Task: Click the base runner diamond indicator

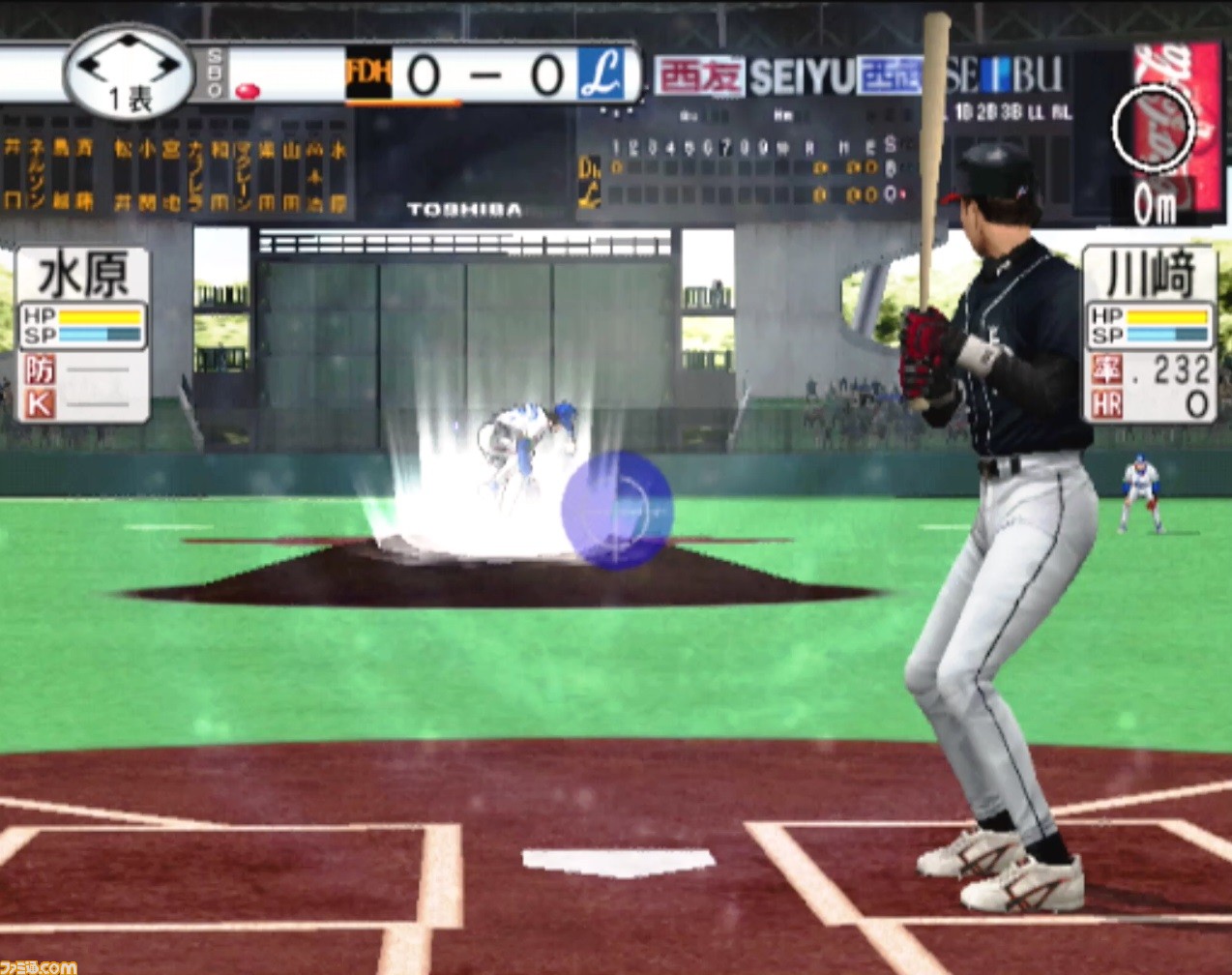Action: (x=129, y=67)
